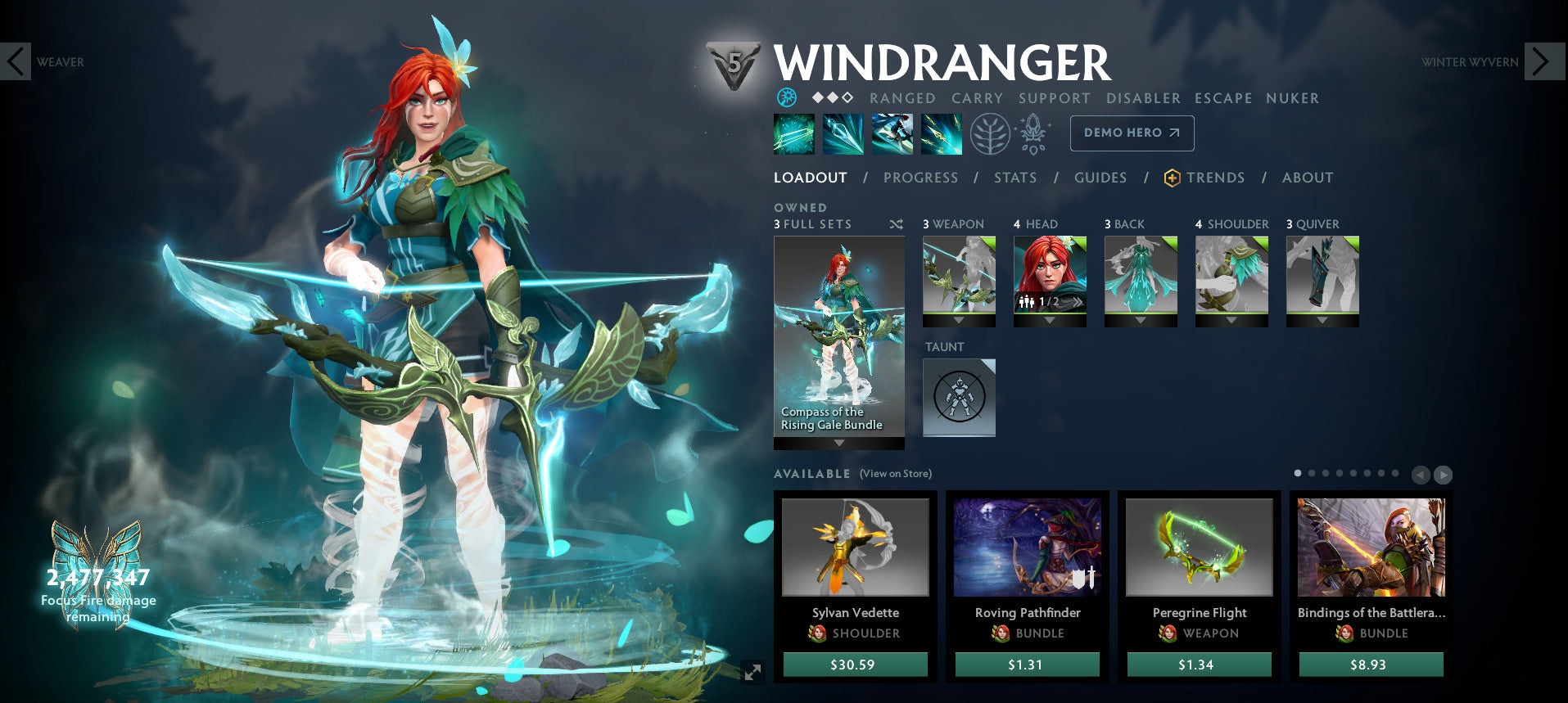Viewport: 1568px width, 703px height.
Task: Open the hero rank badge emblem
Action: click(734, 61)
